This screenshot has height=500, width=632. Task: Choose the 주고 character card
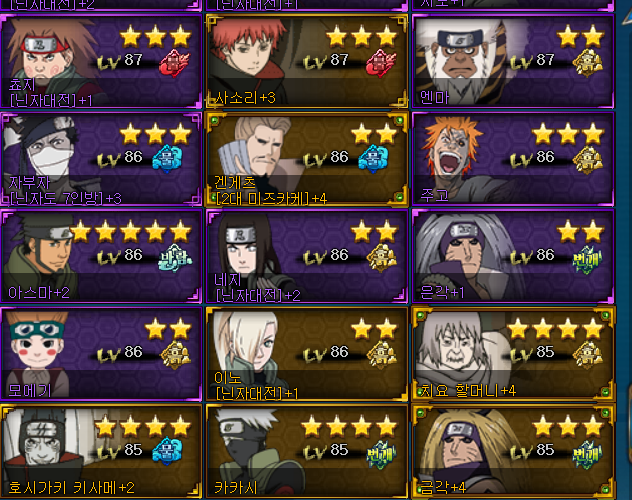(x=510, y=158)
